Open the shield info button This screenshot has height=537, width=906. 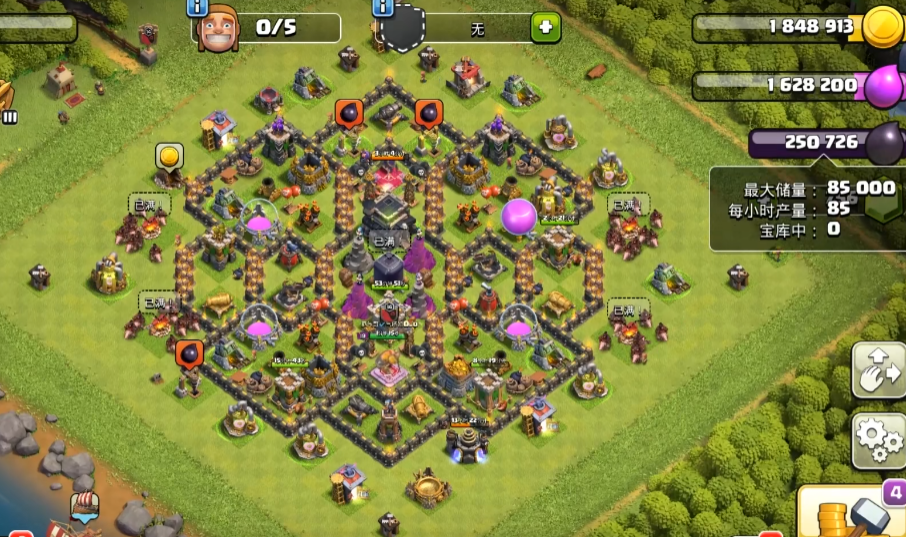(x=381, y=8)
